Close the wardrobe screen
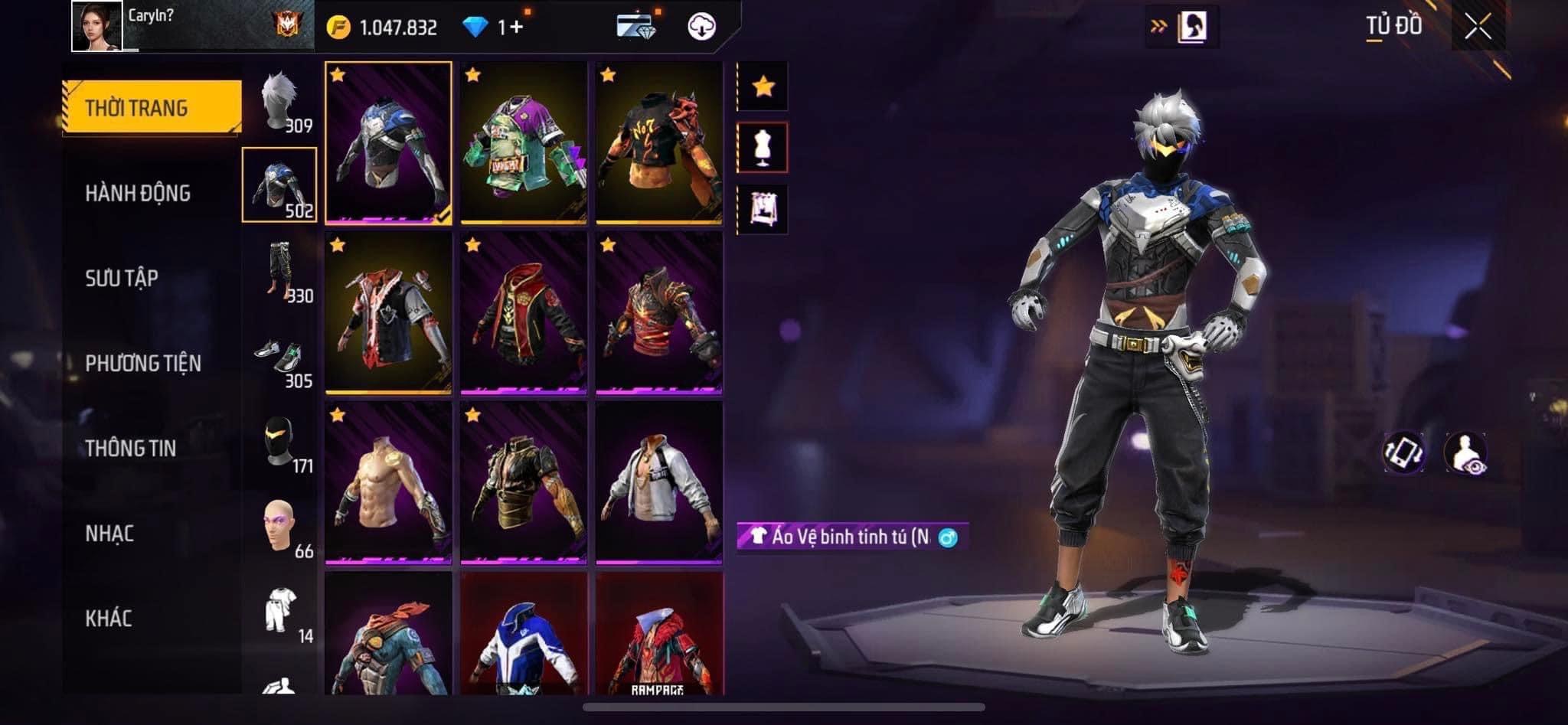The image size is (1568, 725). tap(1478, 28)
